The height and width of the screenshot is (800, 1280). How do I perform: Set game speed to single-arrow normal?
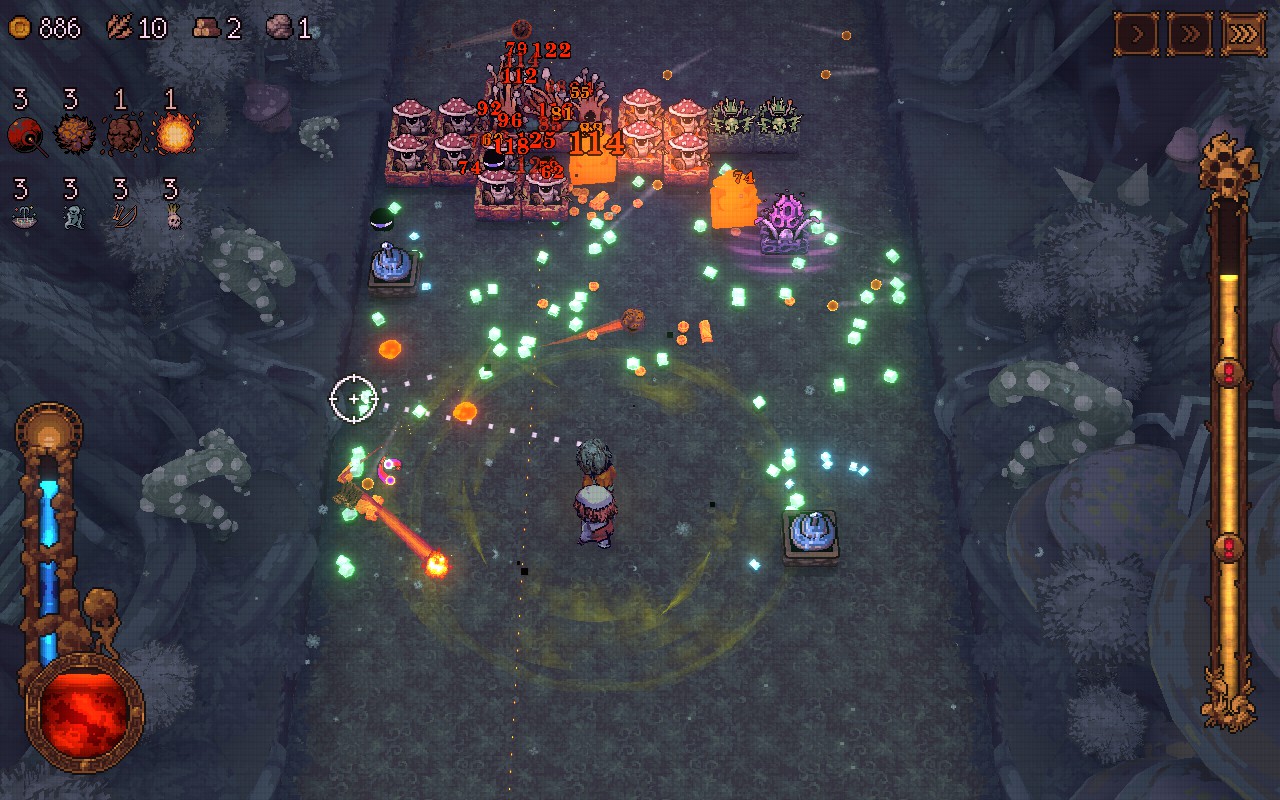[x=1137, y=35]
